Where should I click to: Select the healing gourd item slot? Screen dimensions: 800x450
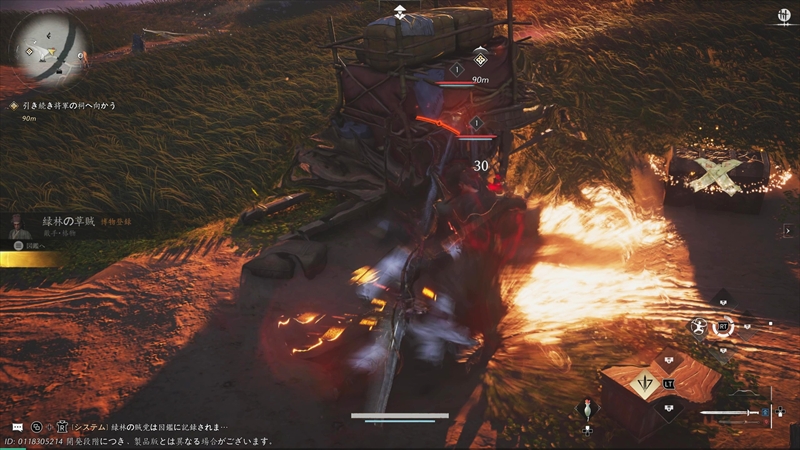[x=588, y=410]
